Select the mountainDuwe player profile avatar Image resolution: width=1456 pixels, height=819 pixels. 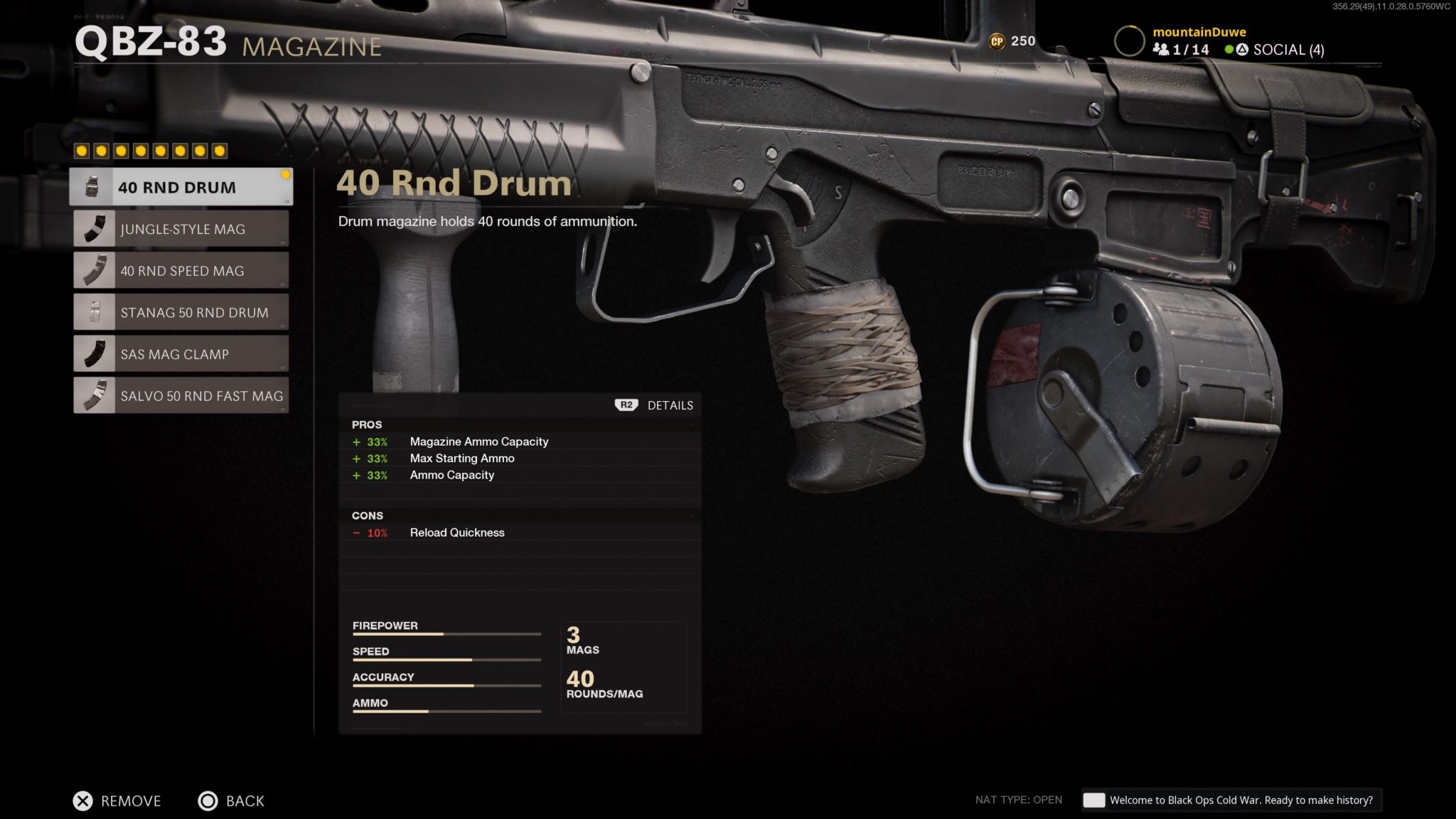pyautogui.click(x=1128, y=40)
